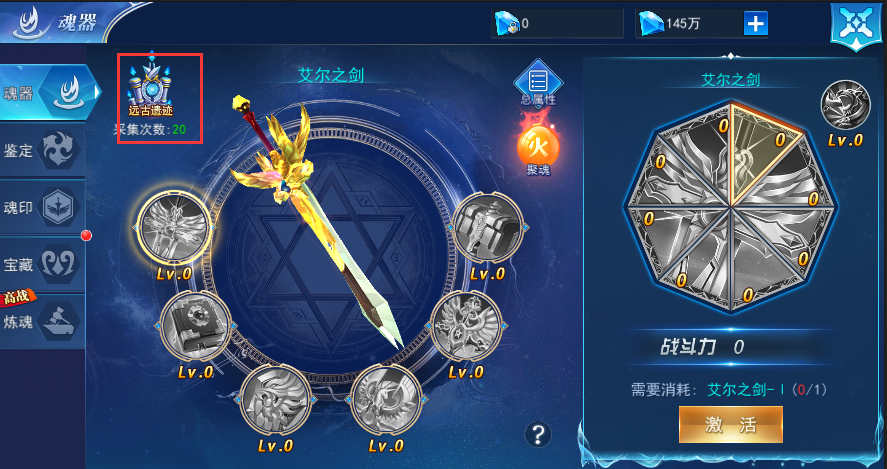Choose the book soul medallion
The width and height of the screenshot is (887, 469).
coord(196,327)
